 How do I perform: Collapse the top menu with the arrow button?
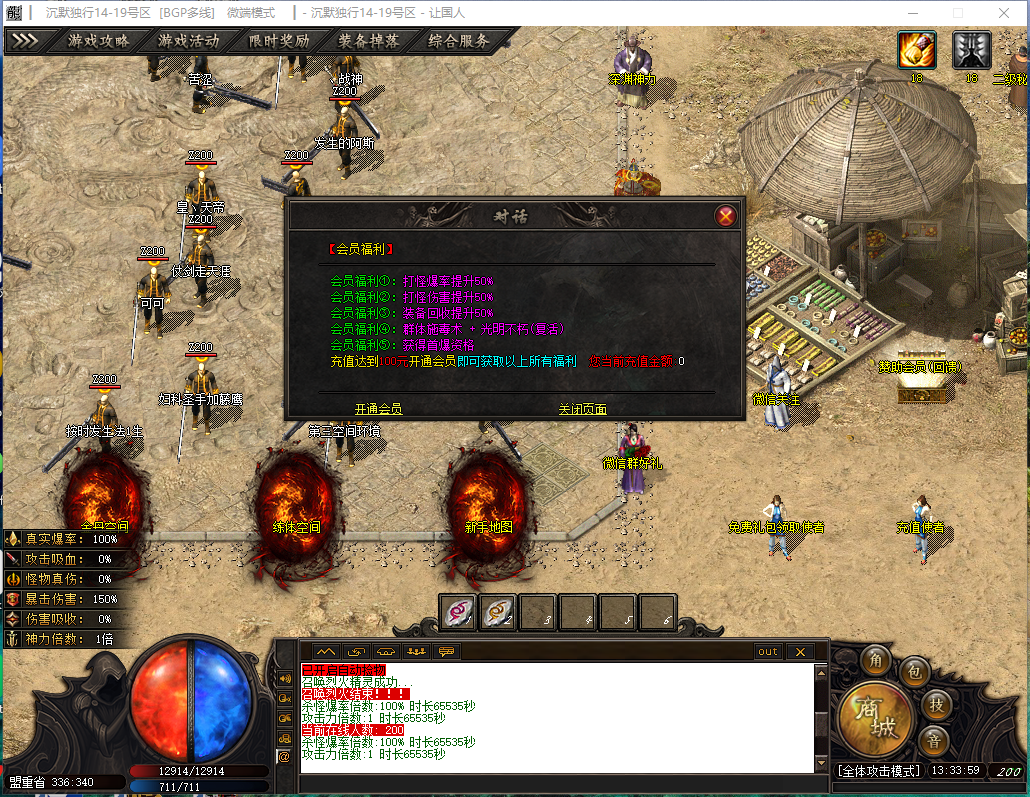click(x=25, y=41)
